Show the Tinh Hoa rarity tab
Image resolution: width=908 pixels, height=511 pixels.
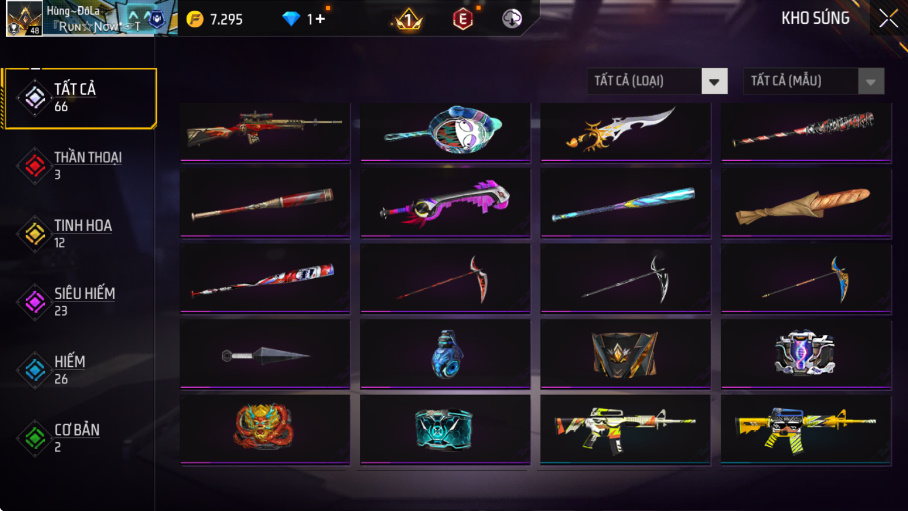pyautogui.click(x=80, y=234)
